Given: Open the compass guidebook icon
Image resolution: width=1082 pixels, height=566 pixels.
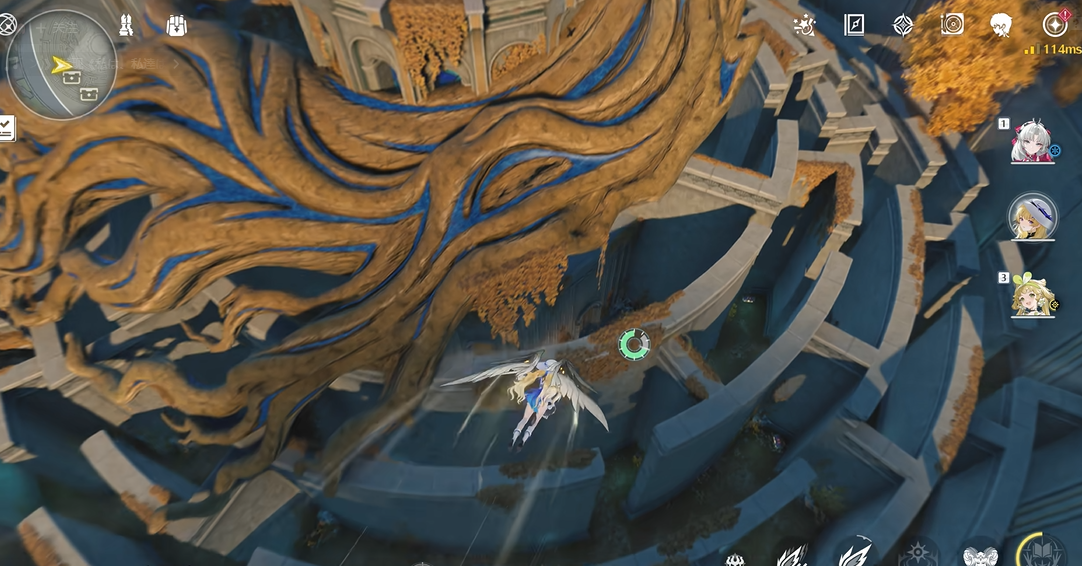Looking at the screenshot, I should pyautogui.click(x=854, y=25).
